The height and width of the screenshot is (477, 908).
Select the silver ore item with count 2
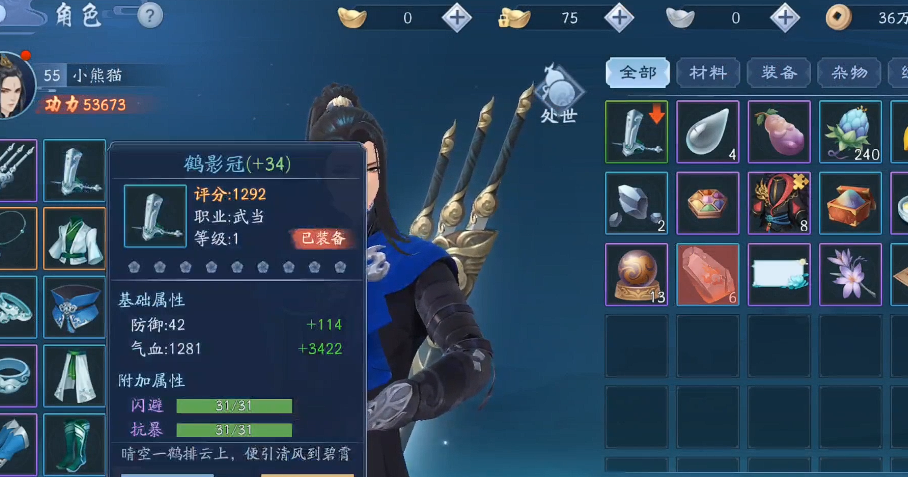[637, 203]
